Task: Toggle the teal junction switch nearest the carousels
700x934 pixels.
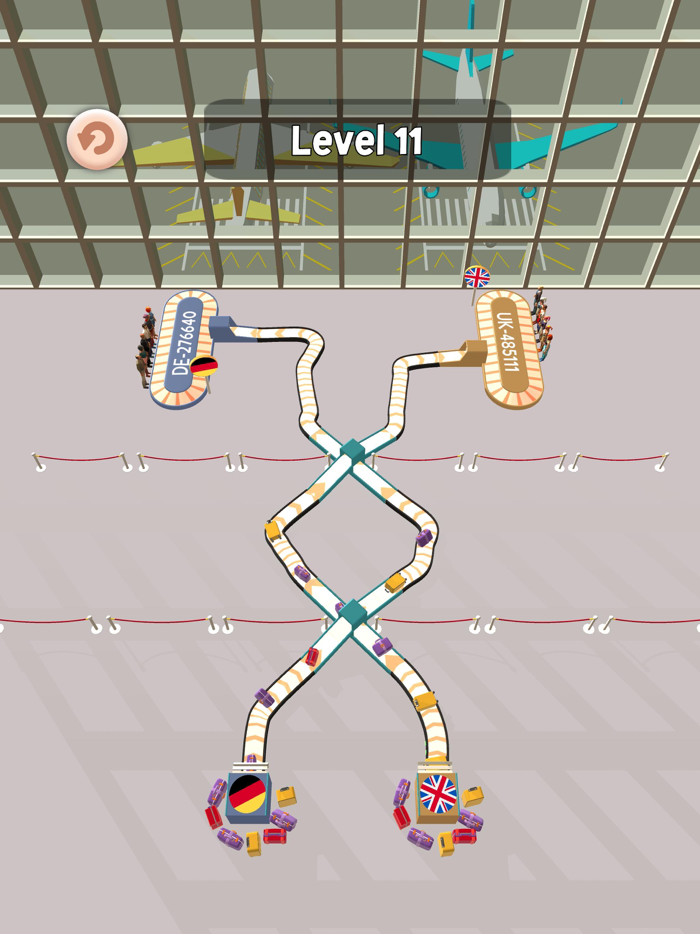Action: 352,451
